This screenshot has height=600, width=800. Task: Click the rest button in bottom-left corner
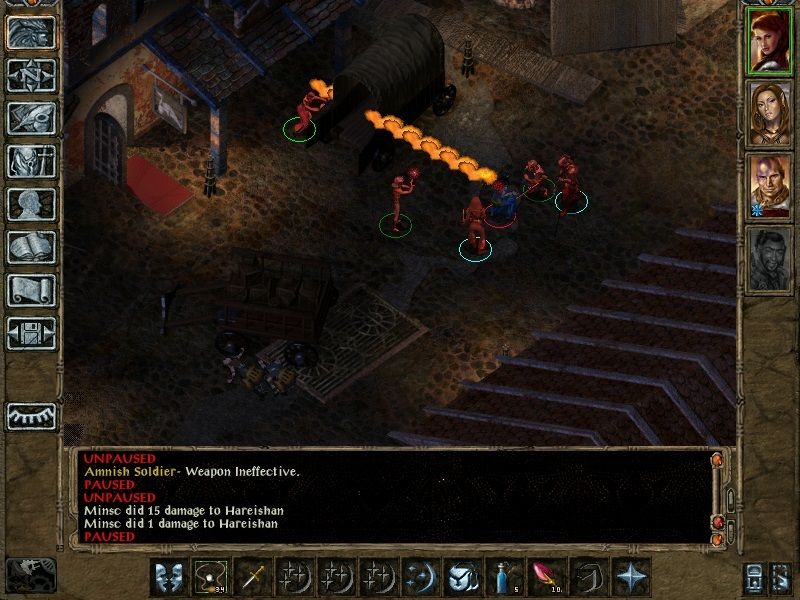click(31, 575)
